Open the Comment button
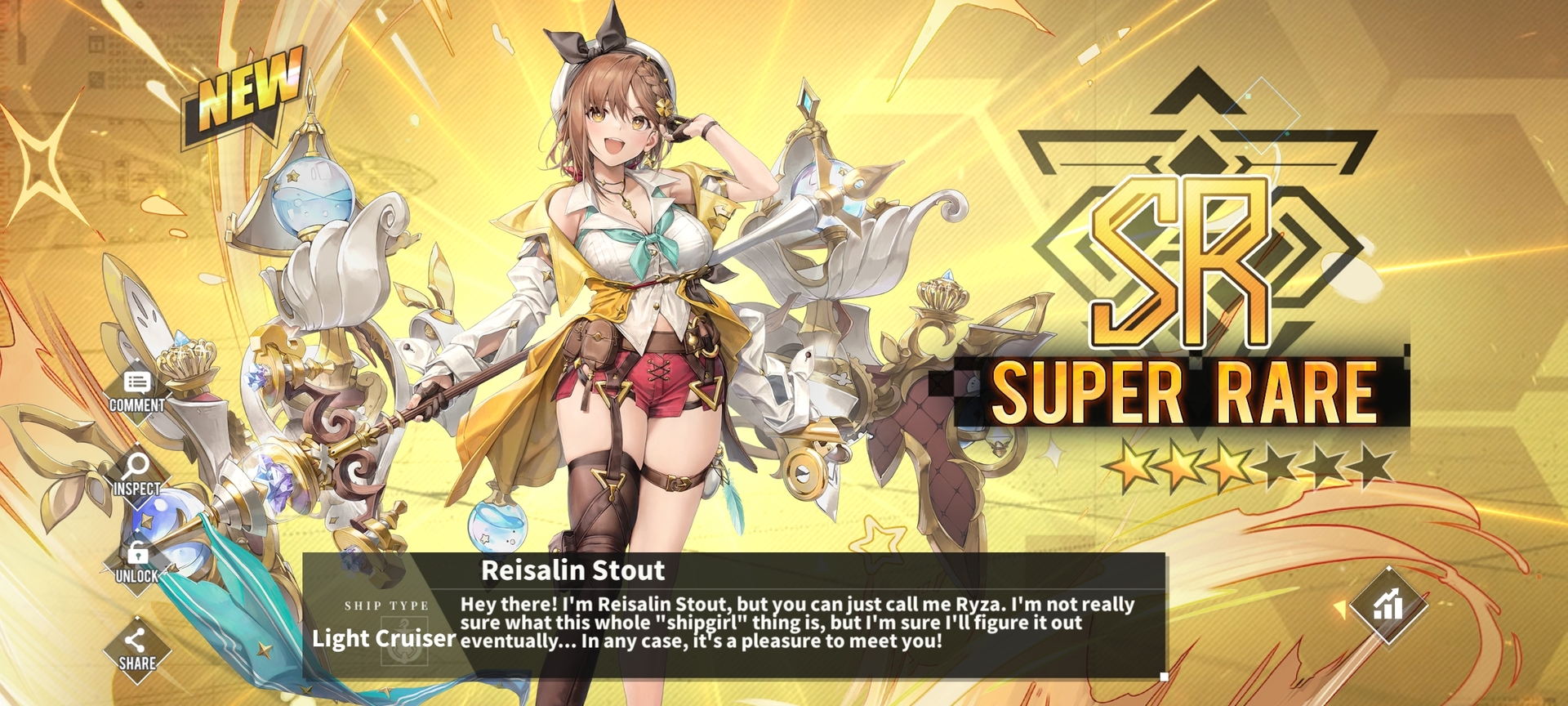1568x706 pixels. [x=137, y=391]
